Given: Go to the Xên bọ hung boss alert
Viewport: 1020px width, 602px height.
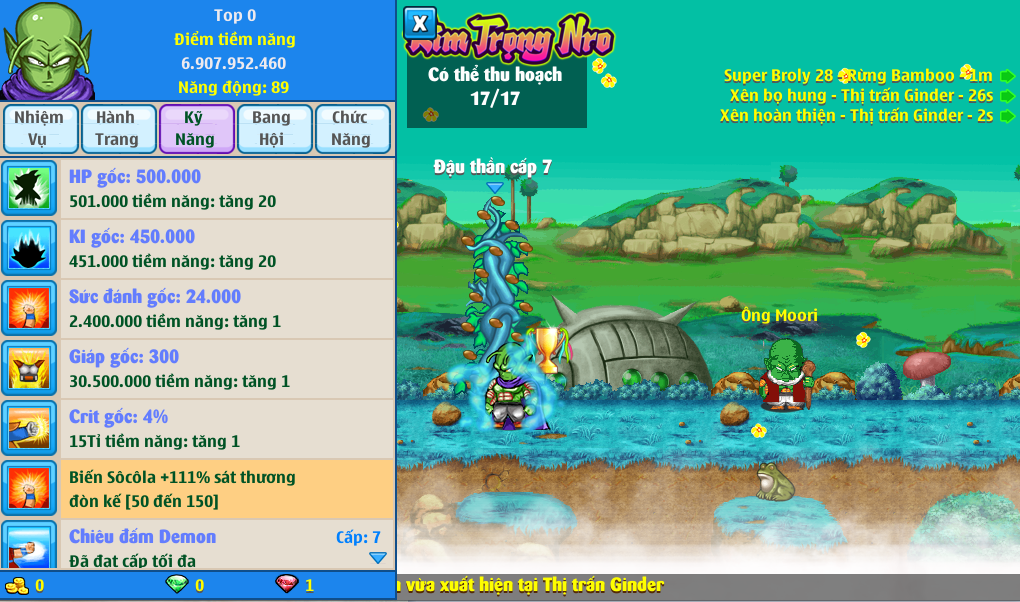Looking at the screenshot, I should (1007, 96).
